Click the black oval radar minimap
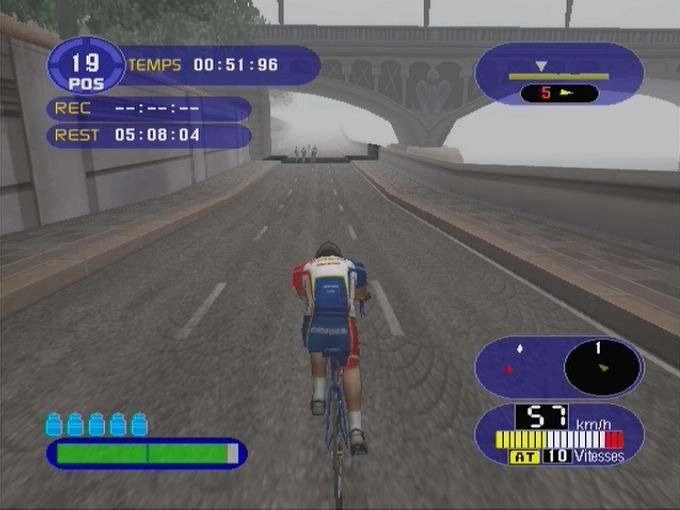 coord(603,367)
